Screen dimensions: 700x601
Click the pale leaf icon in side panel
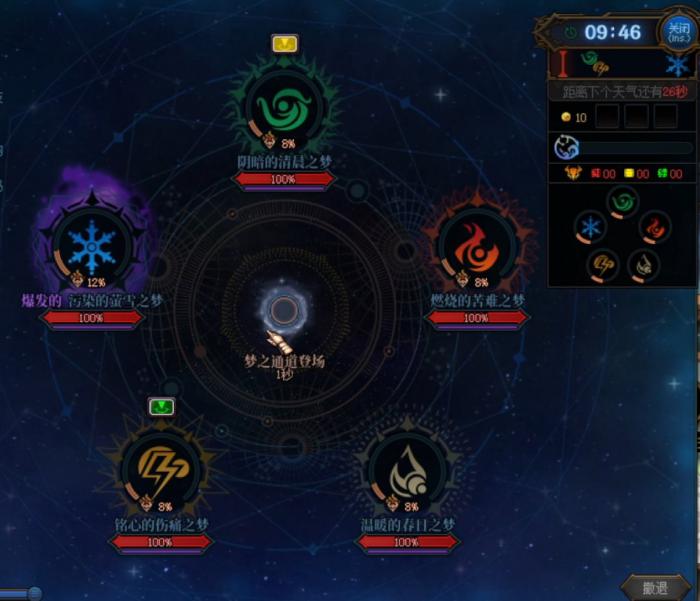(643, 265)
